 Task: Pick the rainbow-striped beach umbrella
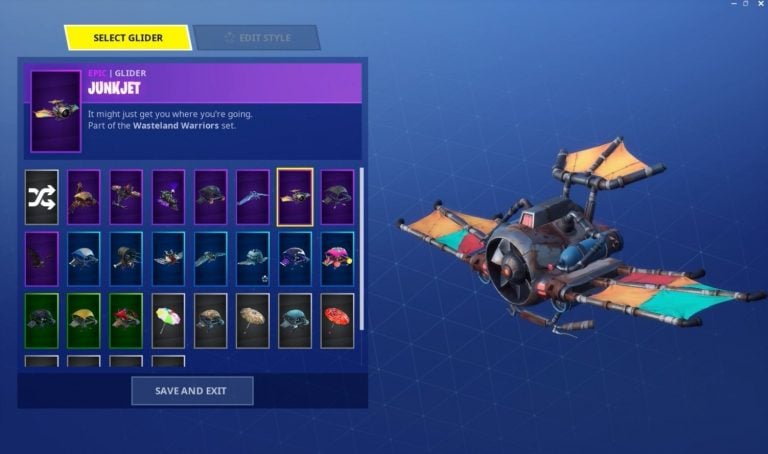click(168, 321)
